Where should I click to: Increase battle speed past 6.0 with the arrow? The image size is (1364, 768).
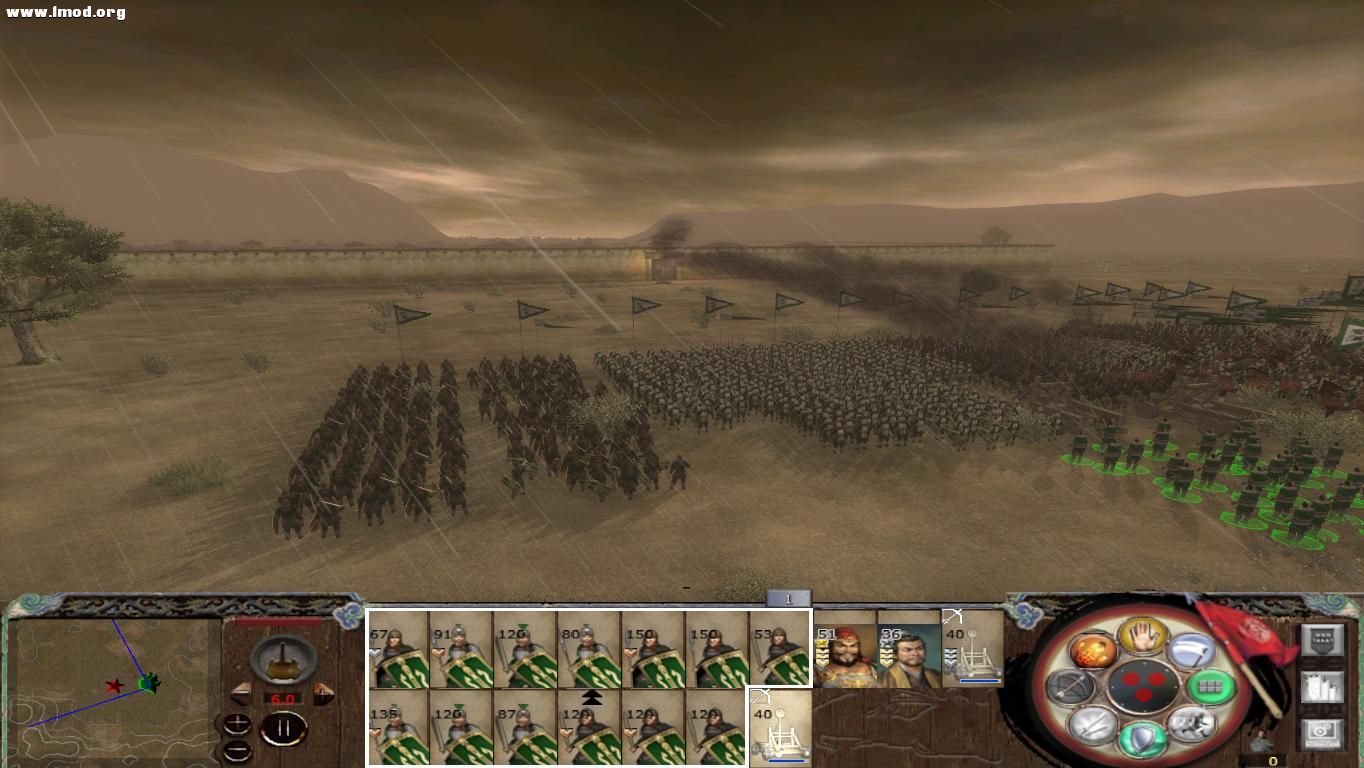pos(322,693)
